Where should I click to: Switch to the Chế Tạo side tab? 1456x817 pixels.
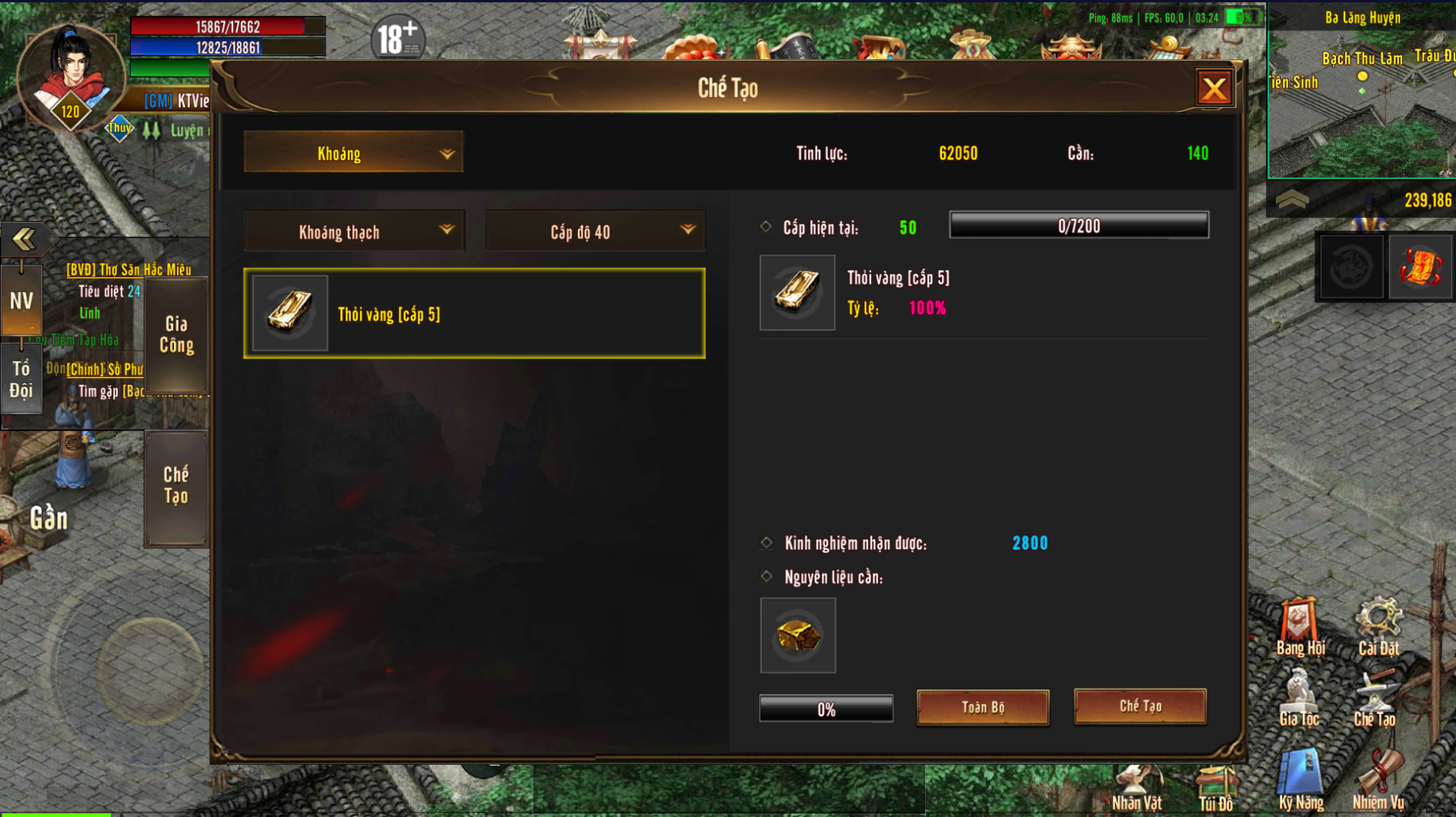click(176, 486)
